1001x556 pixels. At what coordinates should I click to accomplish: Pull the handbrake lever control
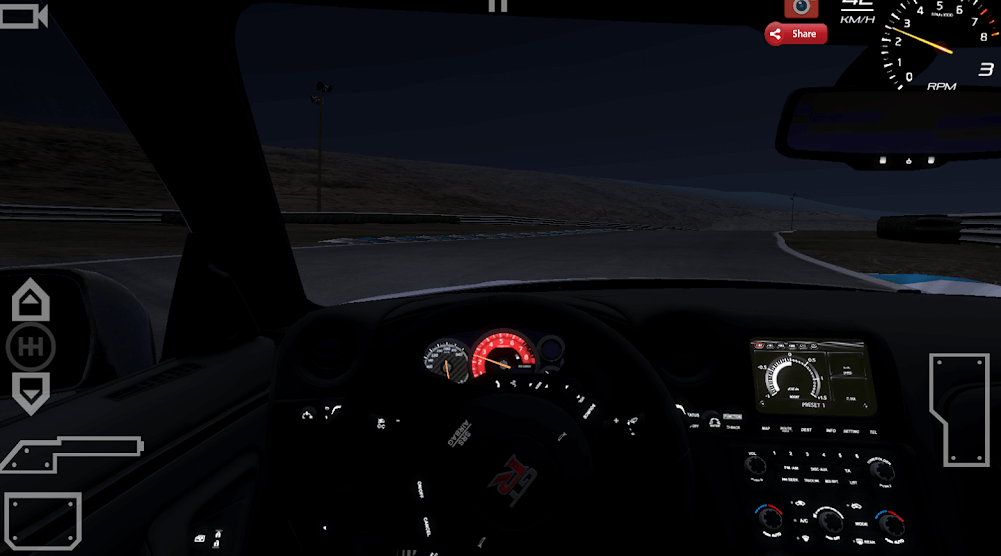pyautogui.click(x=70, y=453)
